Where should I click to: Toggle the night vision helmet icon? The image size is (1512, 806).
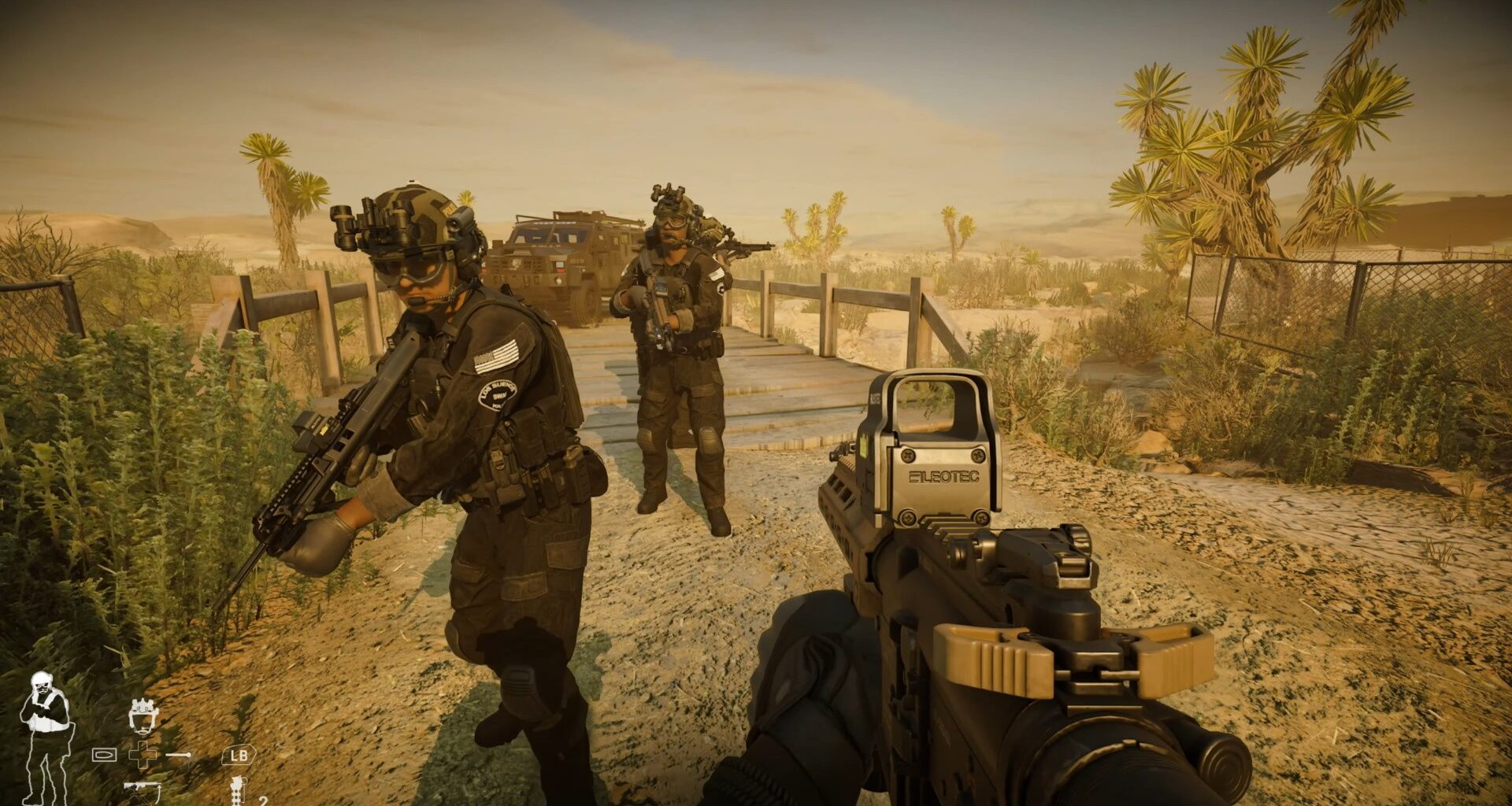143,715
